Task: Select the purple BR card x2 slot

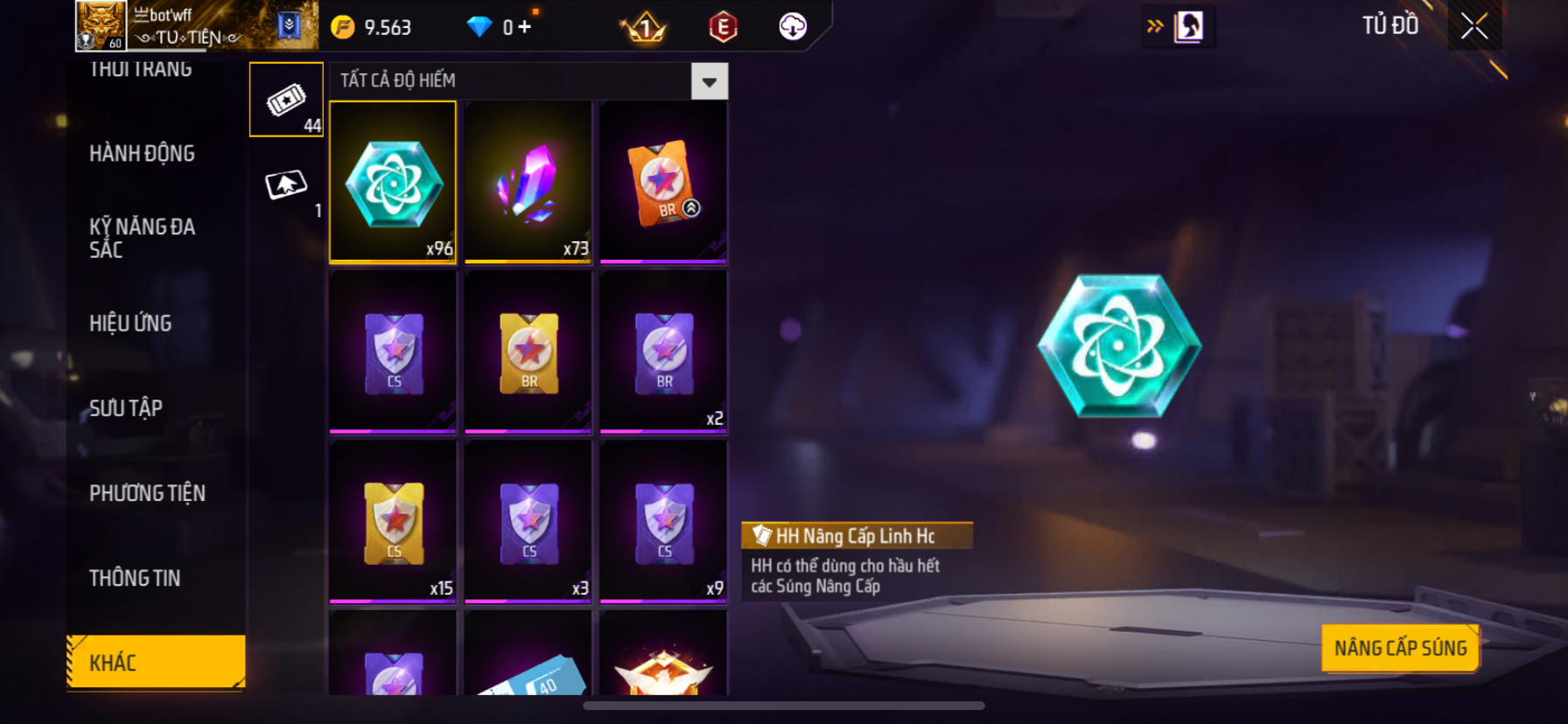Action: (x=663, y=352)
